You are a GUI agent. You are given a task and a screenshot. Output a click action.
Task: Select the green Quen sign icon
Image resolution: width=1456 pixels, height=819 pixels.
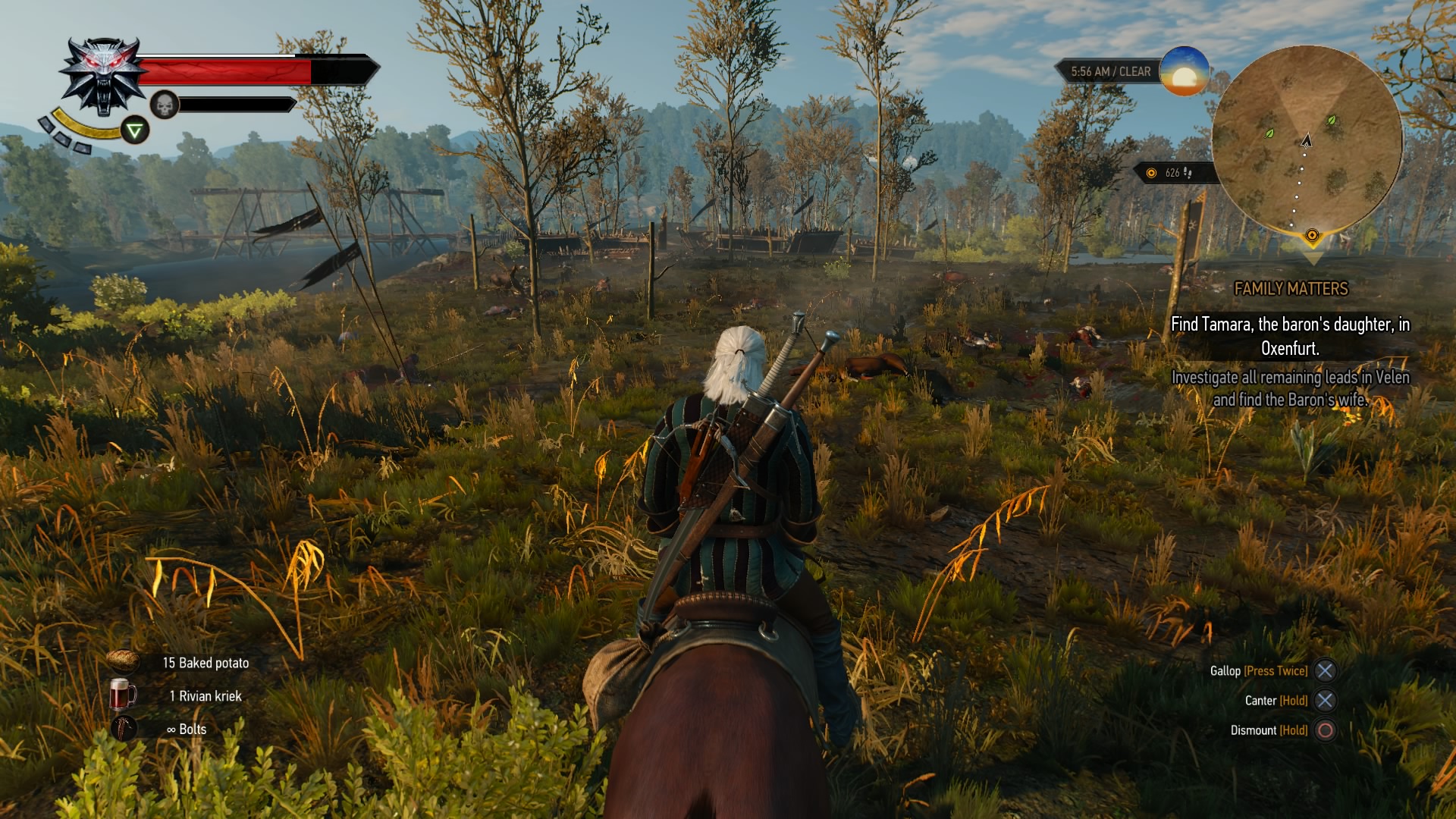tap(135, 130)
